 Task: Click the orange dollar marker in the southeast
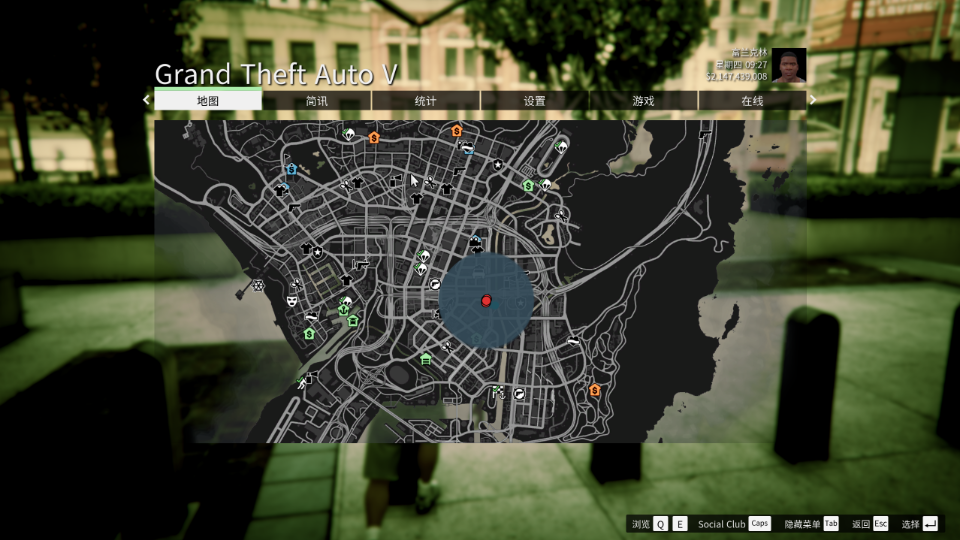(595, 390)
